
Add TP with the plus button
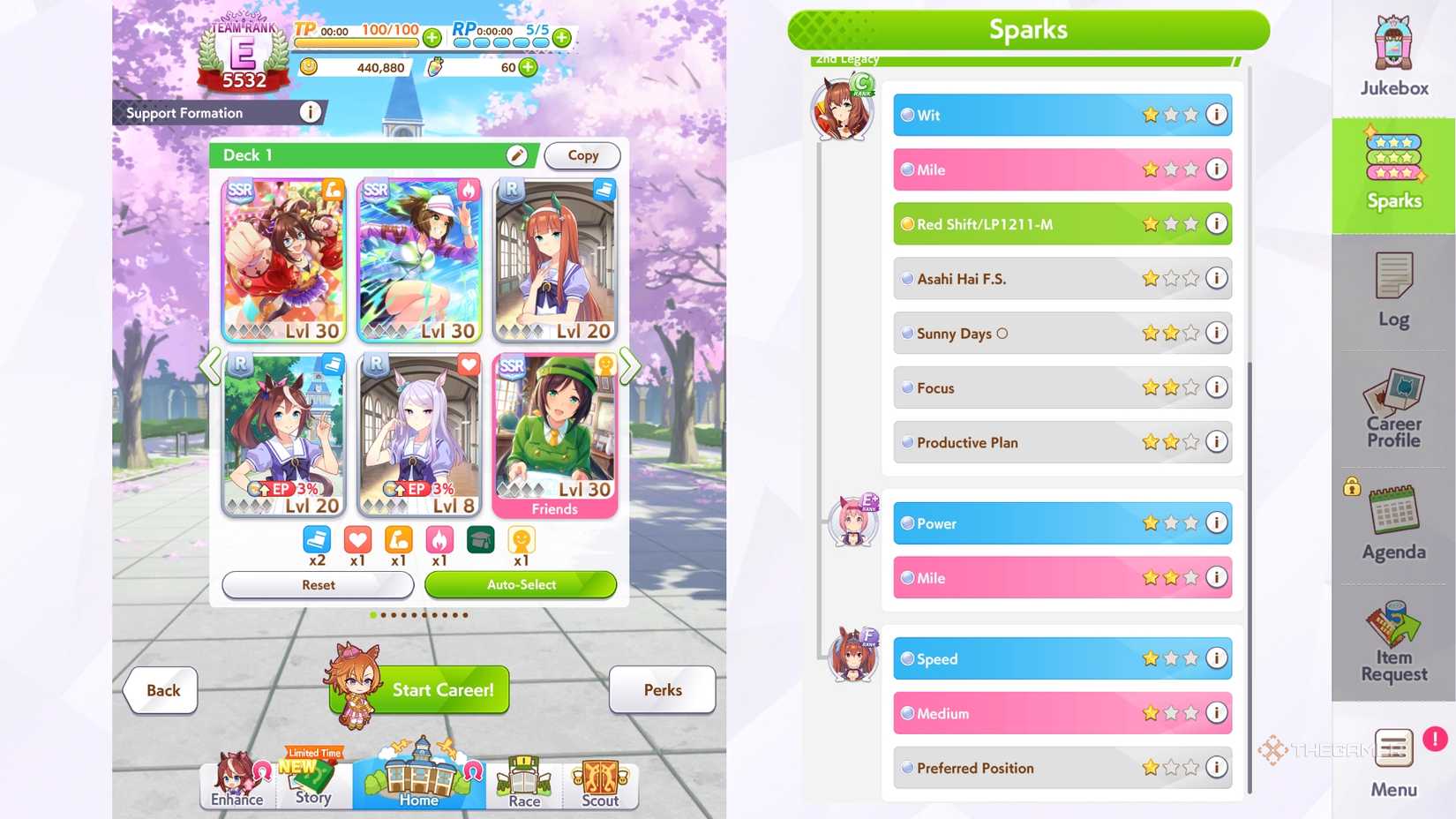pos(432,38)
